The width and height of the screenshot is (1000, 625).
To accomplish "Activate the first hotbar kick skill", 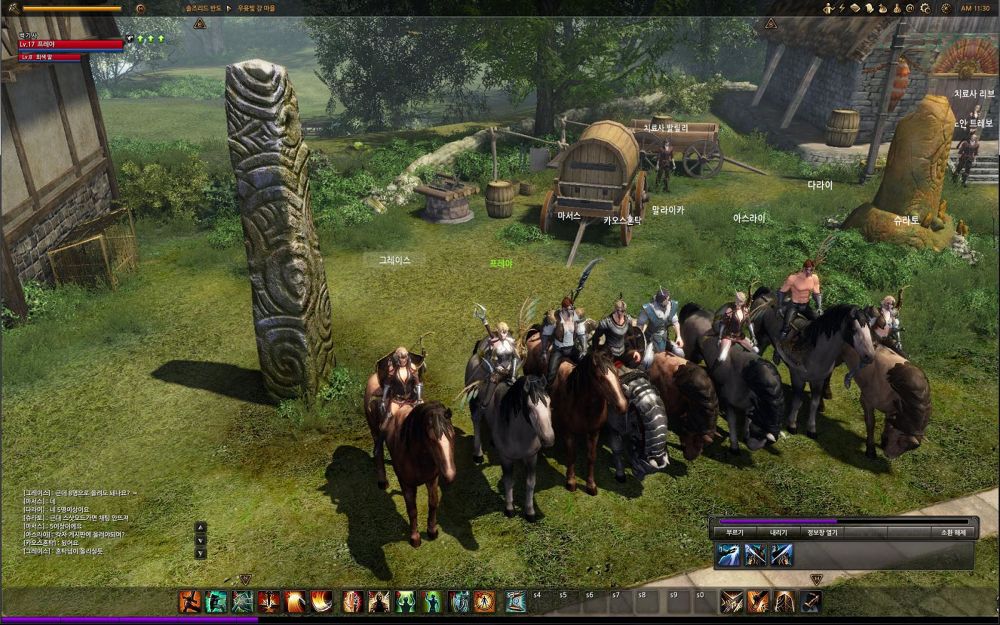I will pyautogui.click(x=189, y=601).
